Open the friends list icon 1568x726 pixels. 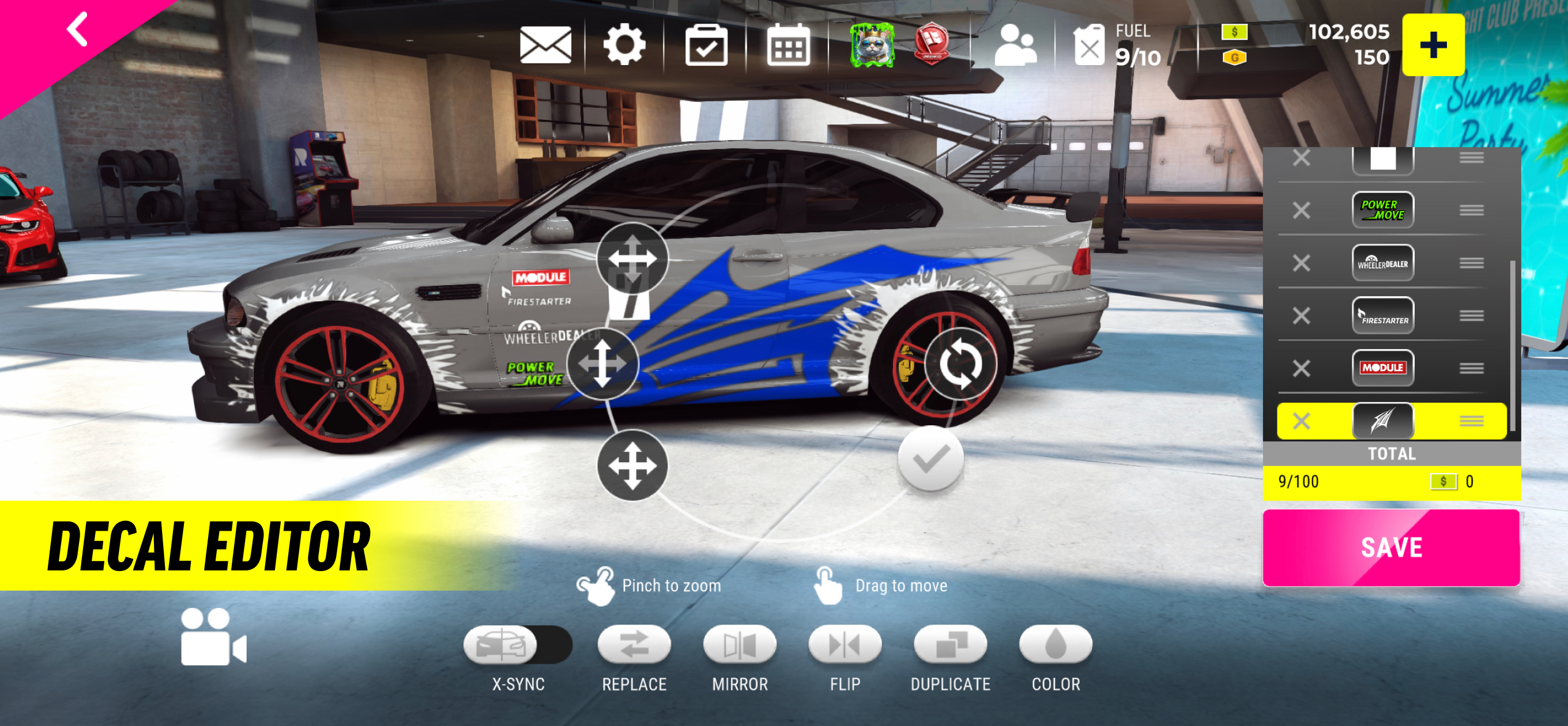[x=1017, y=44]
